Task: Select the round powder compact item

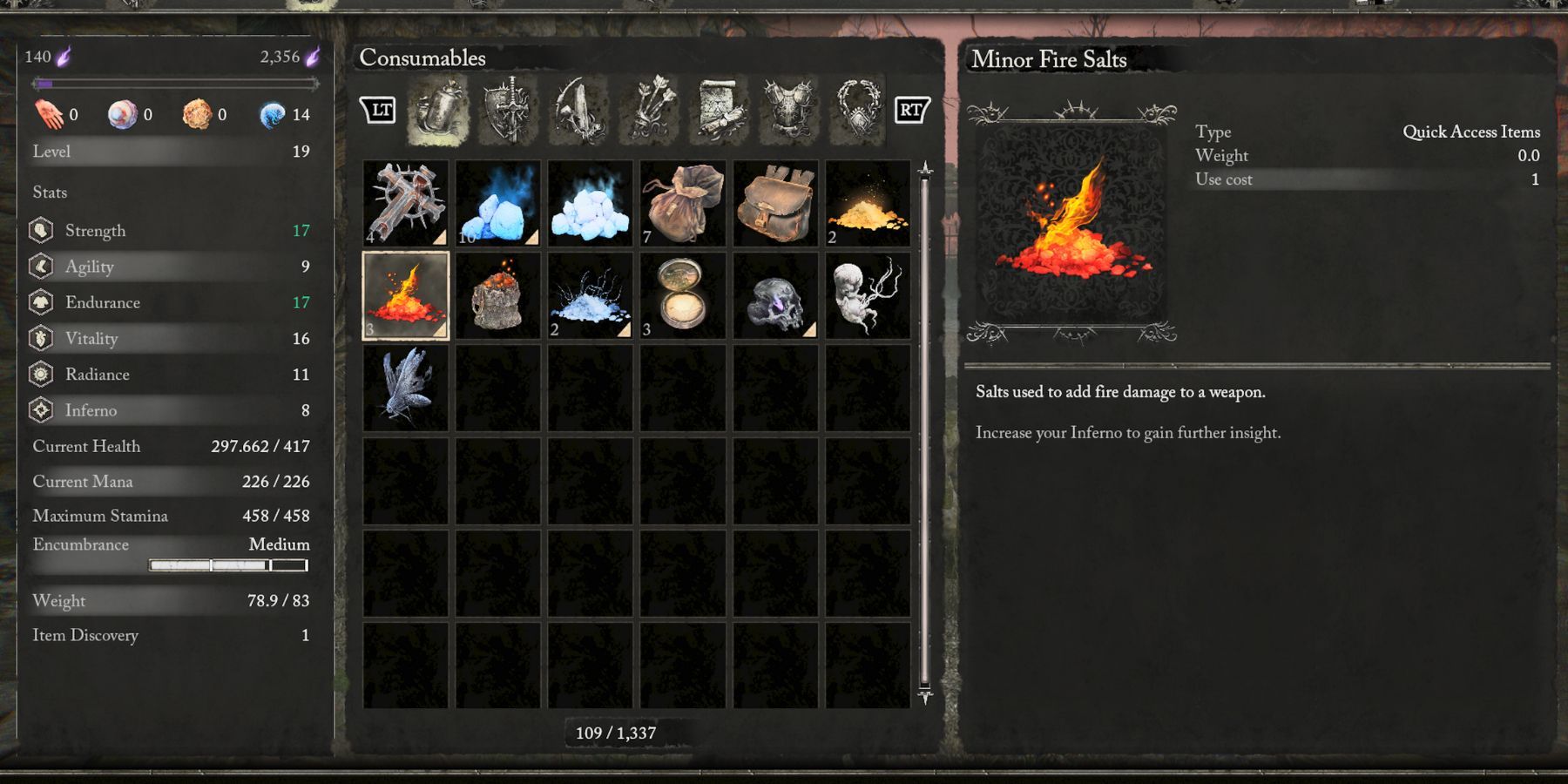Action: pos(683,296)
